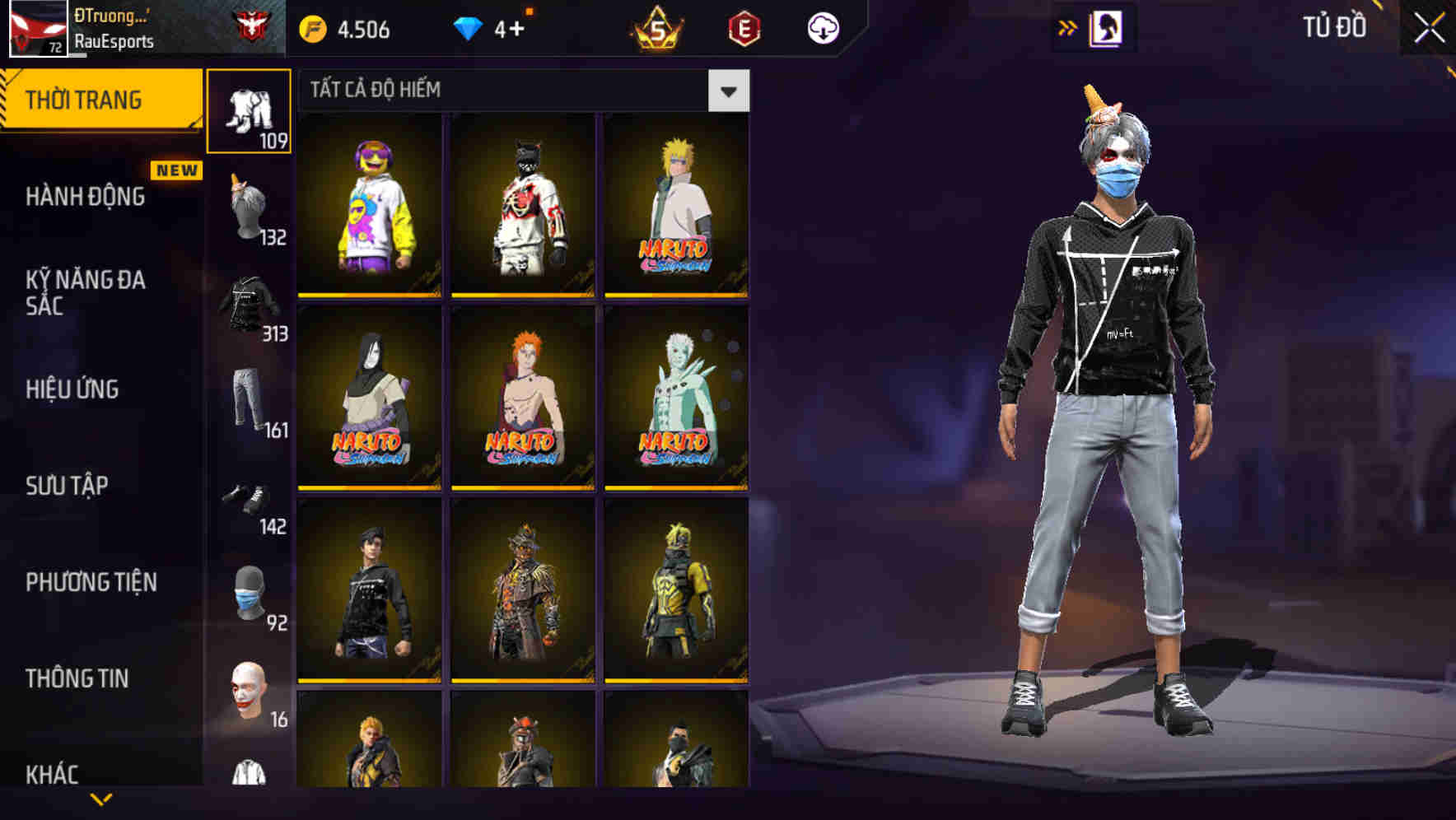This screenshot has height=820, width=1456.
Task: Expand the sidebar with the bottom chevron under KHÁC
Action: (x=100, y=800)
